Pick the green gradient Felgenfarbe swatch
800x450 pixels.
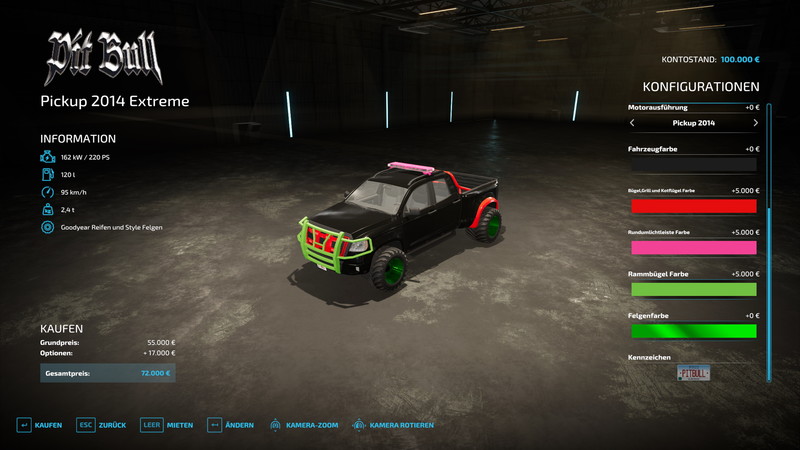point(693,331)
